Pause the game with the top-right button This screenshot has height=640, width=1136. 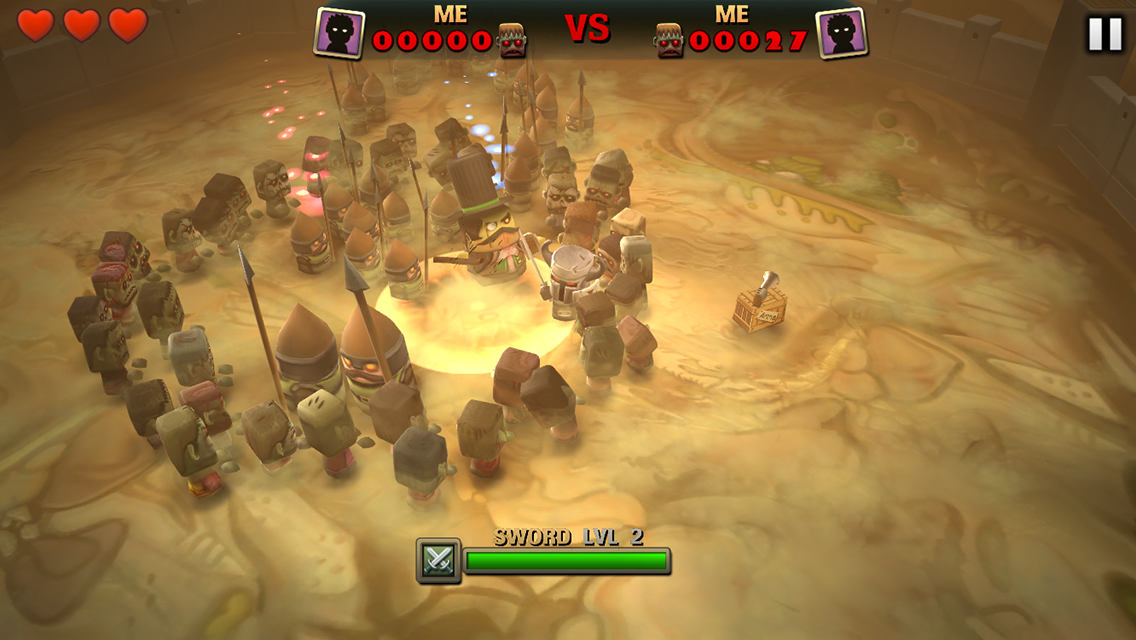(1105, 34)
